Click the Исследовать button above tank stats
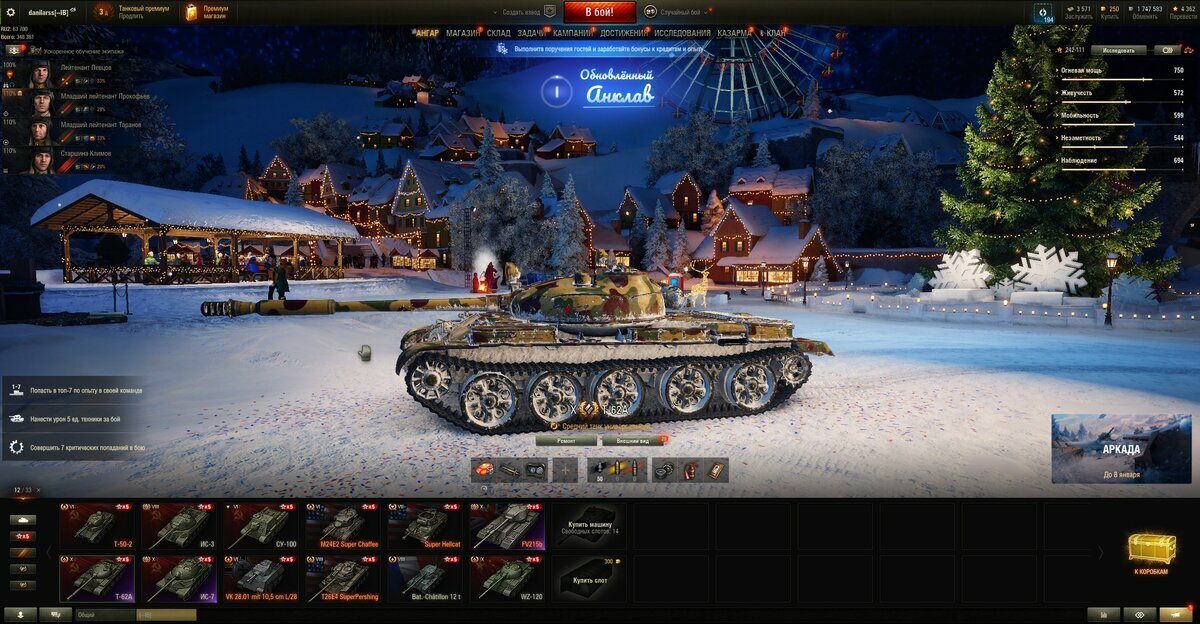 1118,50
